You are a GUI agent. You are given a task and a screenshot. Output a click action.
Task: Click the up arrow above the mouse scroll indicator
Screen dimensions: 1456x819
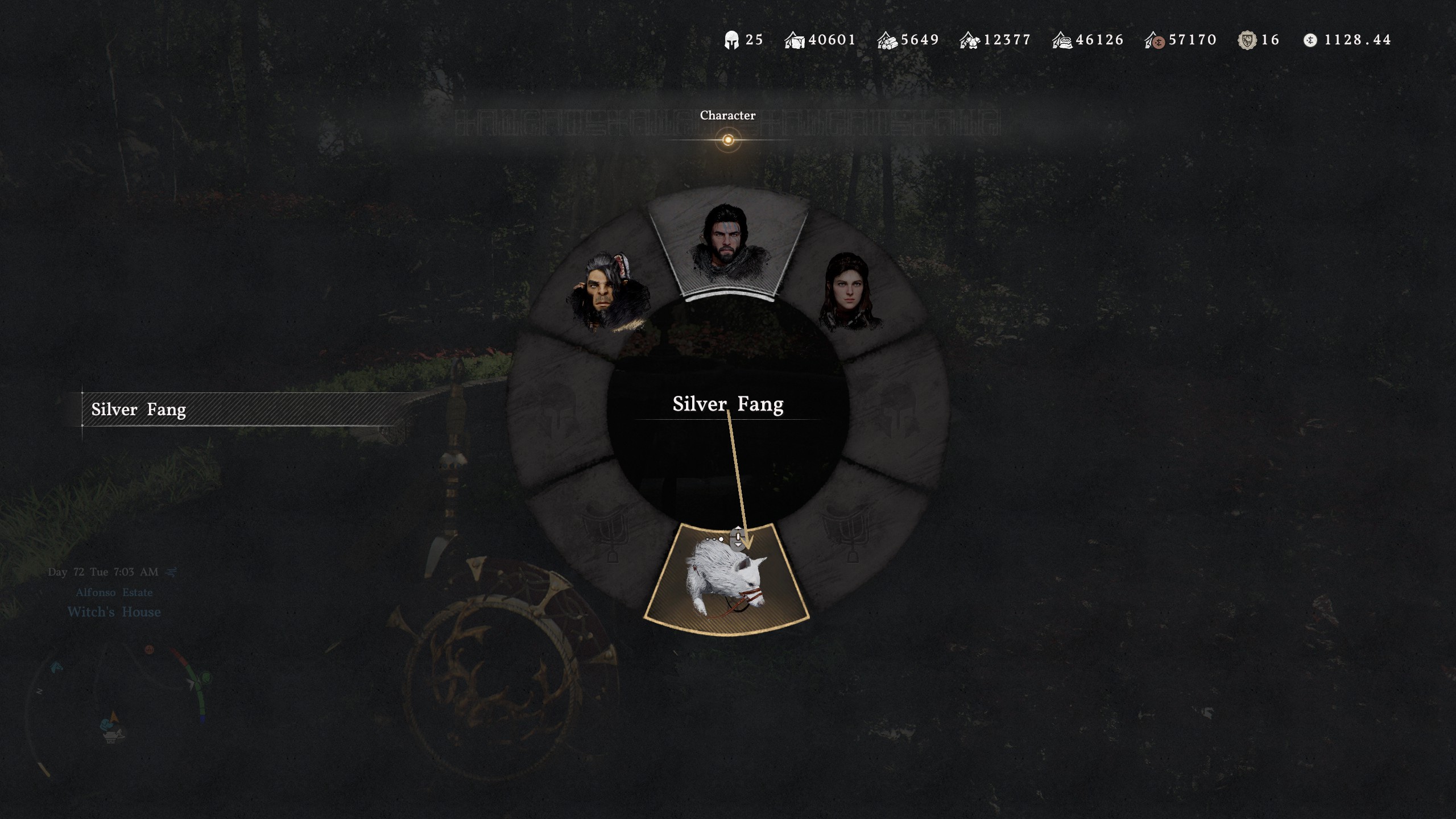tap(738, 528)
